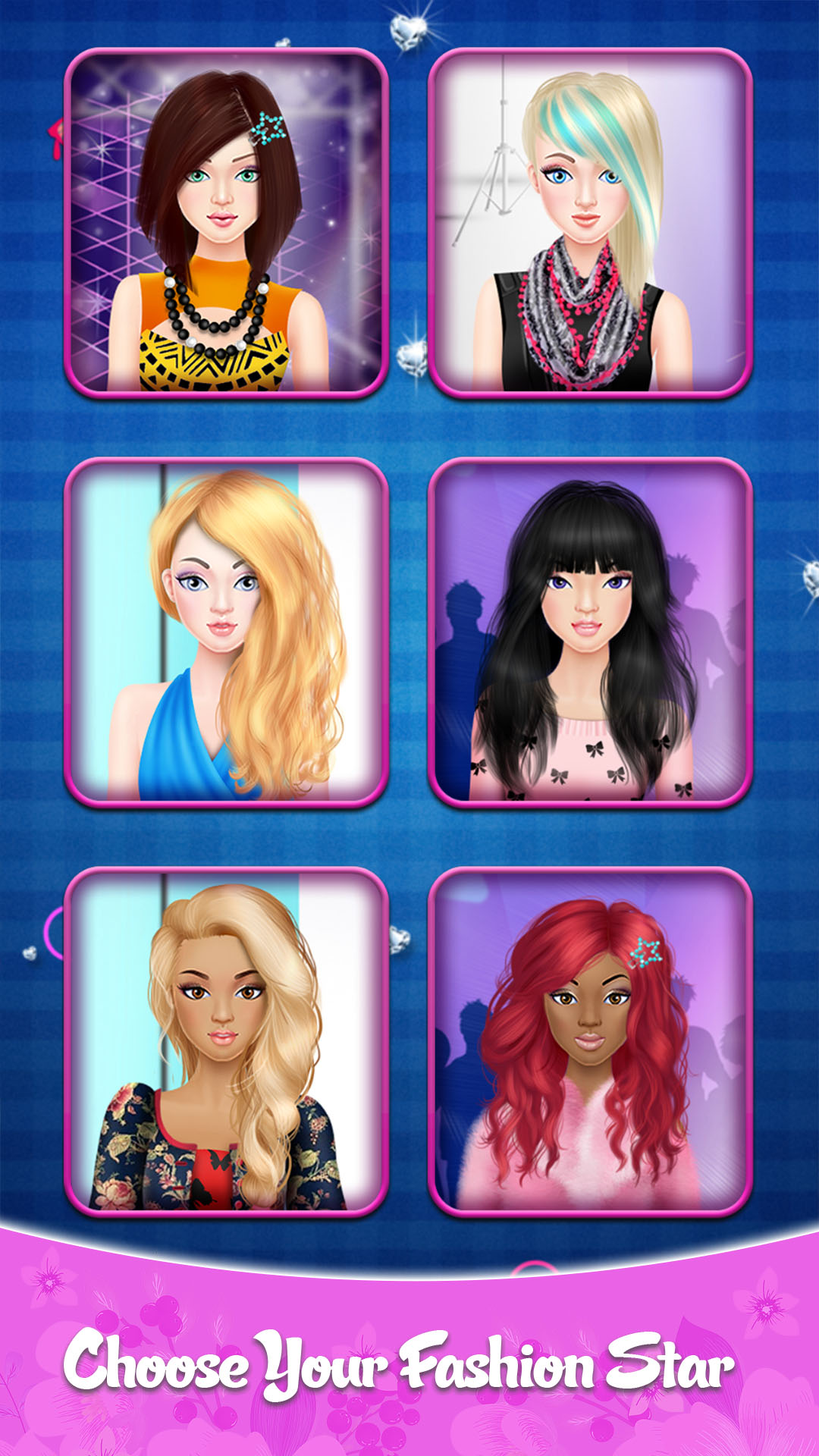Viewport: 819px width, 1456px height.
Task: Choose the brown bob-haired model in orange top
Action: 226,224
